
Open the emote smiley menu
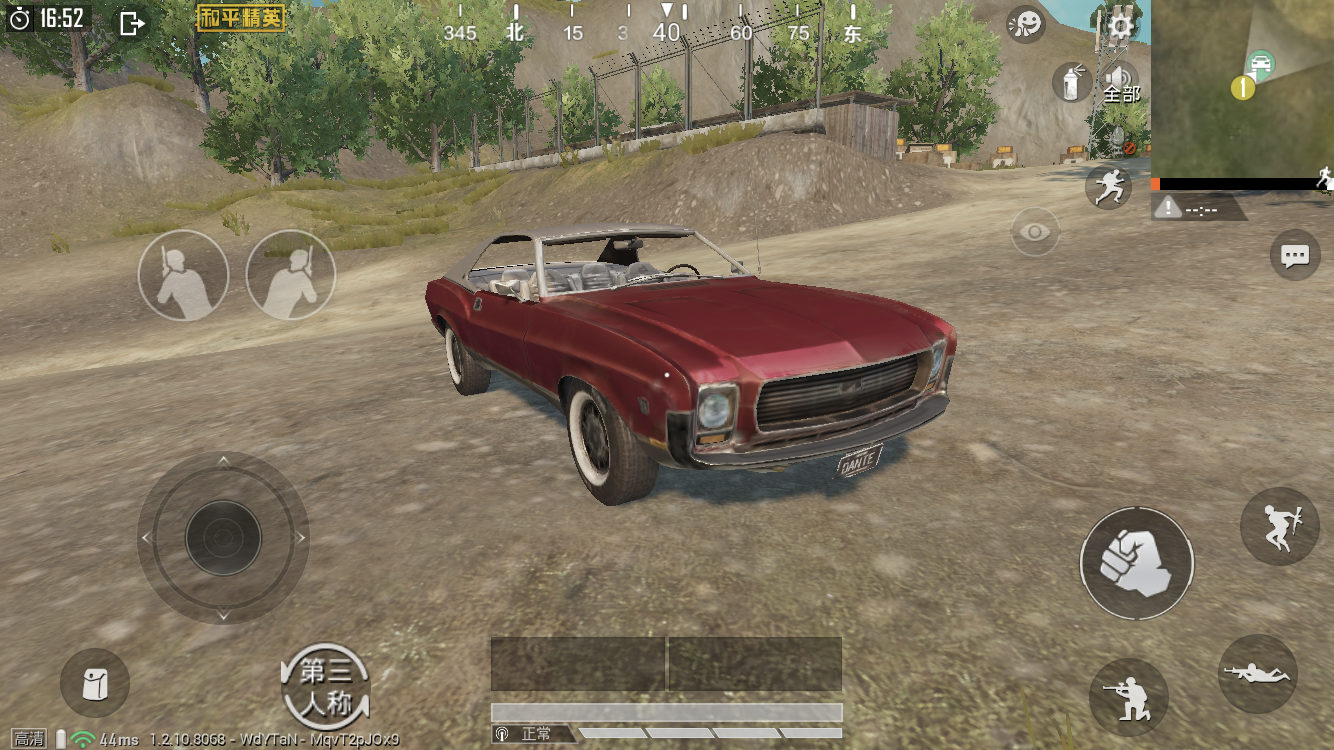point(1026,24)
